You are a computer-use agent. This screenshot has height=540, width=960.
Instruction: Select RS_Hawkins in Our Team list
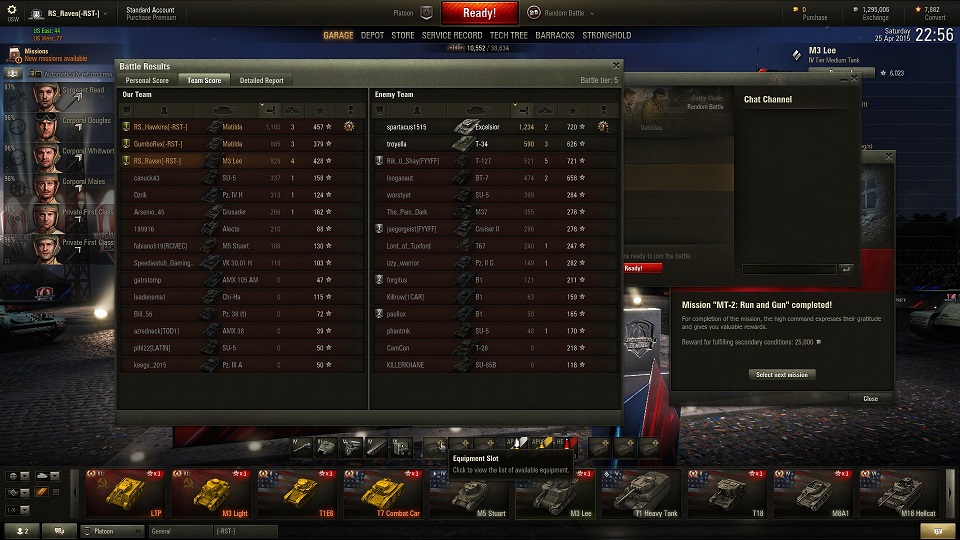[160, 127]
